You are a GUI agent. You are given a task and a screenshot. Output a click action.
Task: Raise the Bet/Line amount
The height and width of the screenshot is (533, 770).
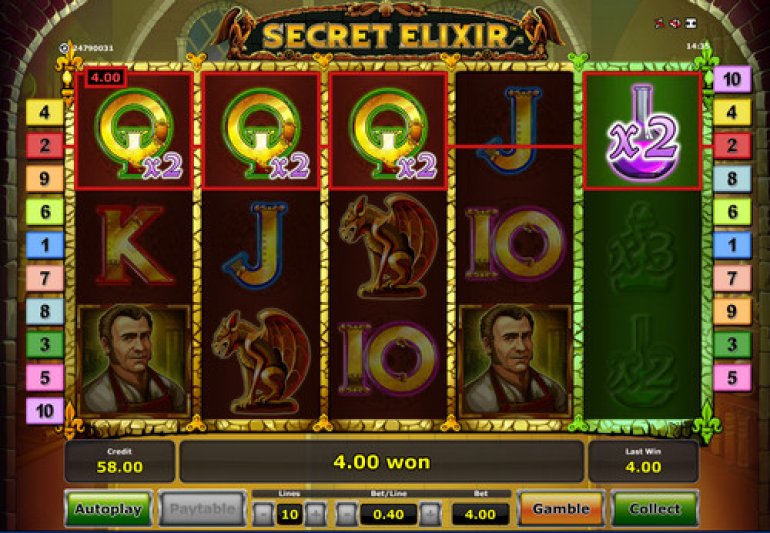(x=430, y=514)
